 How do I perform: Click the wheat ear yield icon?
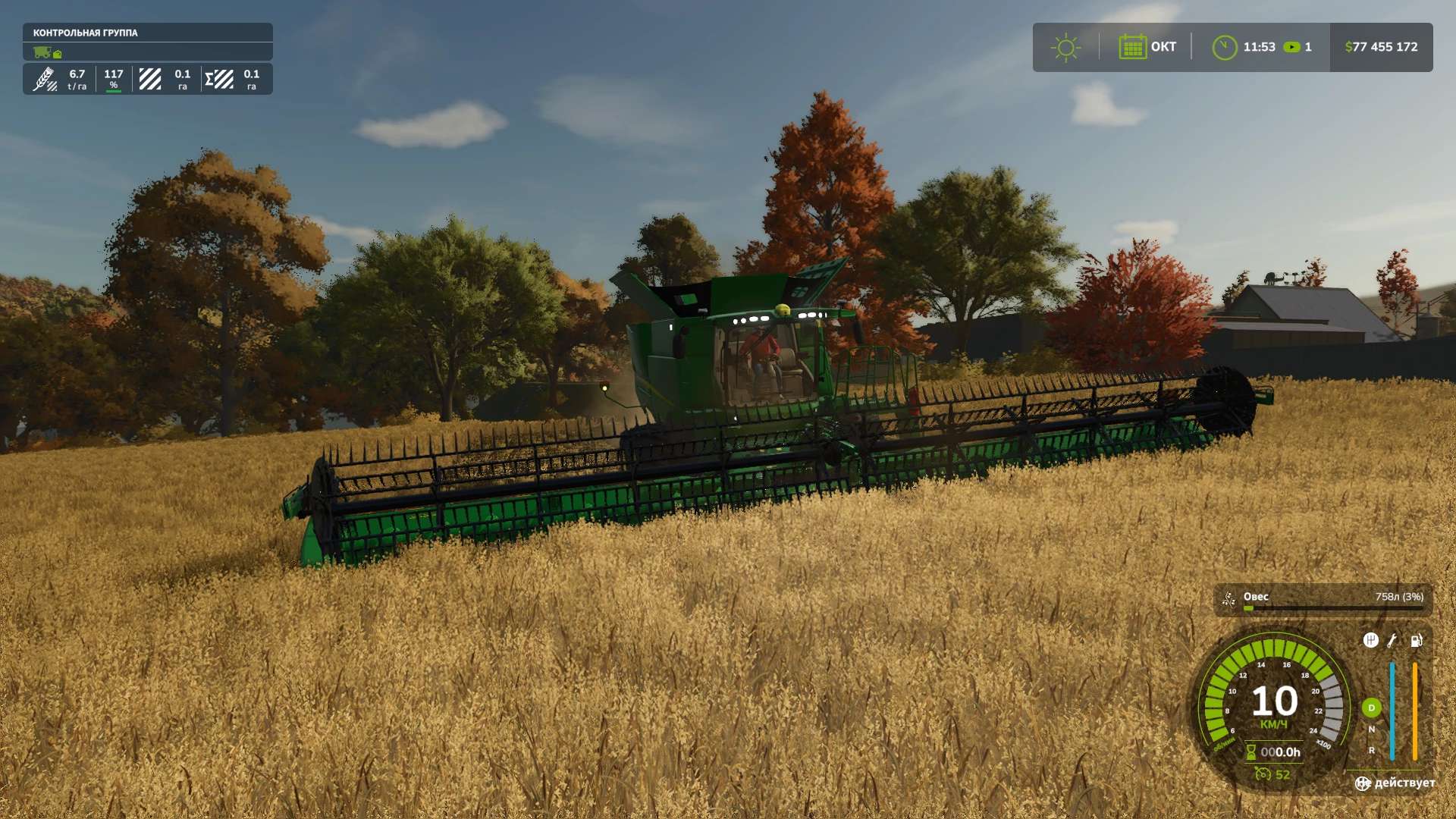tap(45, 79)
